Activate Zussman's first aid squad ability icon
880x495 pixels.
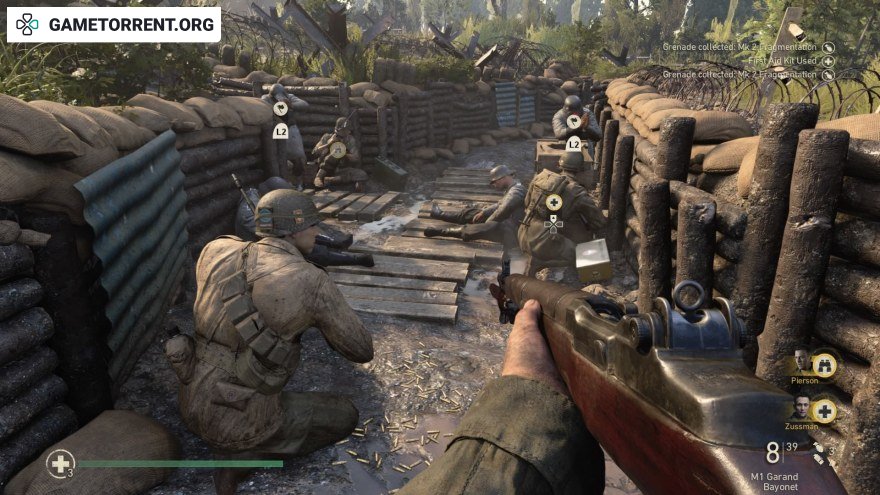[824, 410]
